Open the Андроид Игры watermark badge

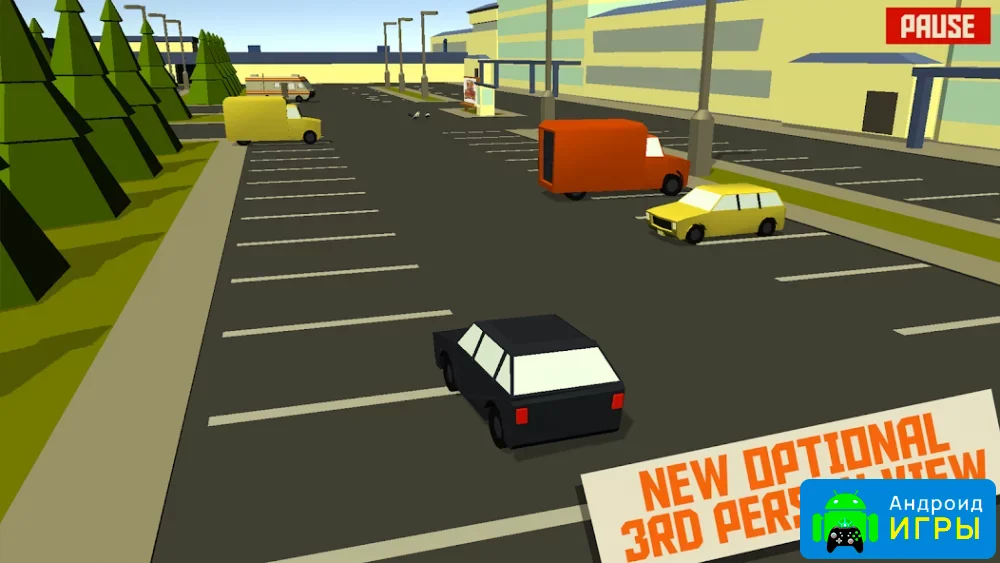(x=898, y=519)
